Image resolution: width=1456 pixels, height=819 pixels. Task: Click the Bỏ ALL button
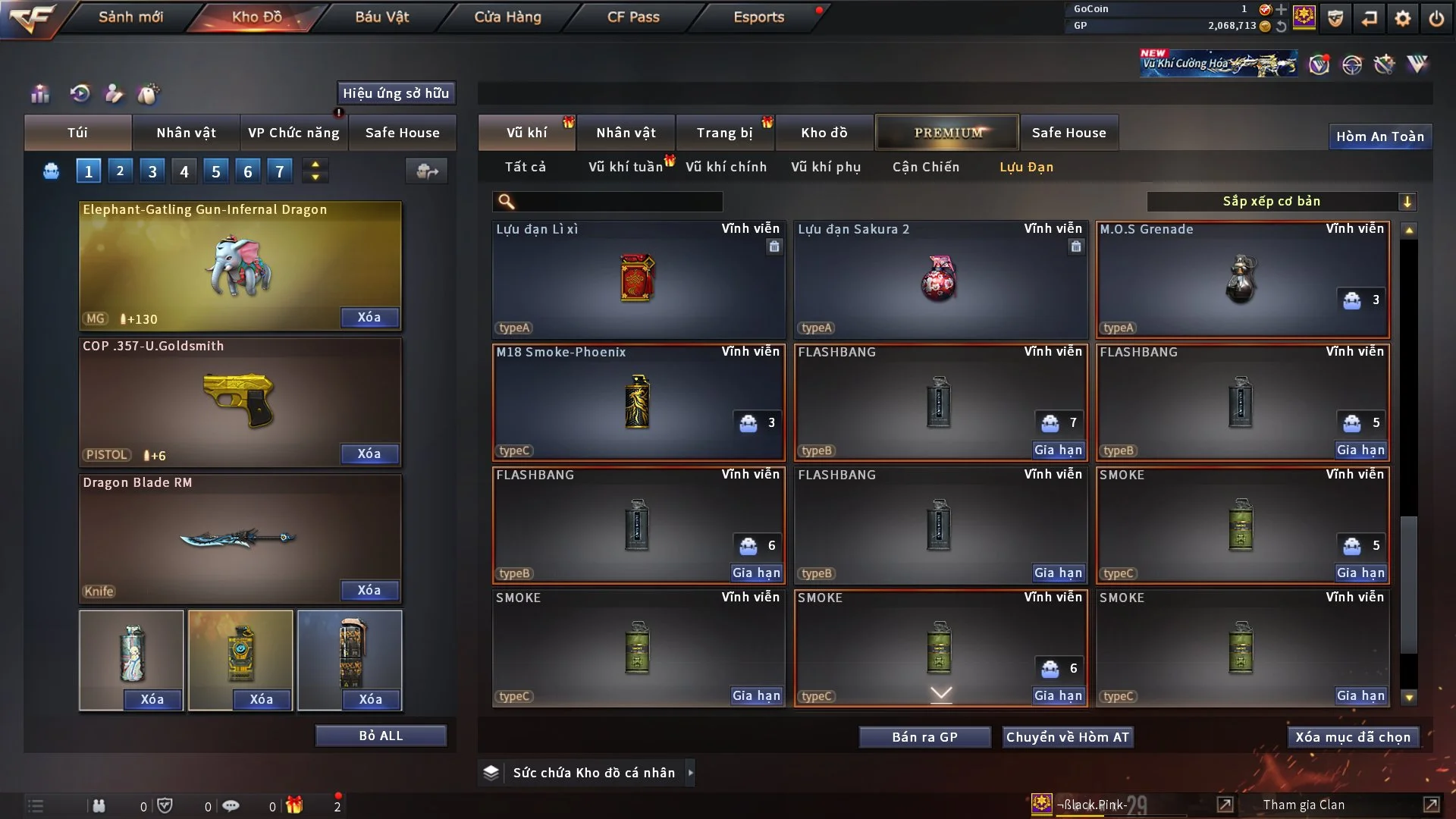point(381,736)
